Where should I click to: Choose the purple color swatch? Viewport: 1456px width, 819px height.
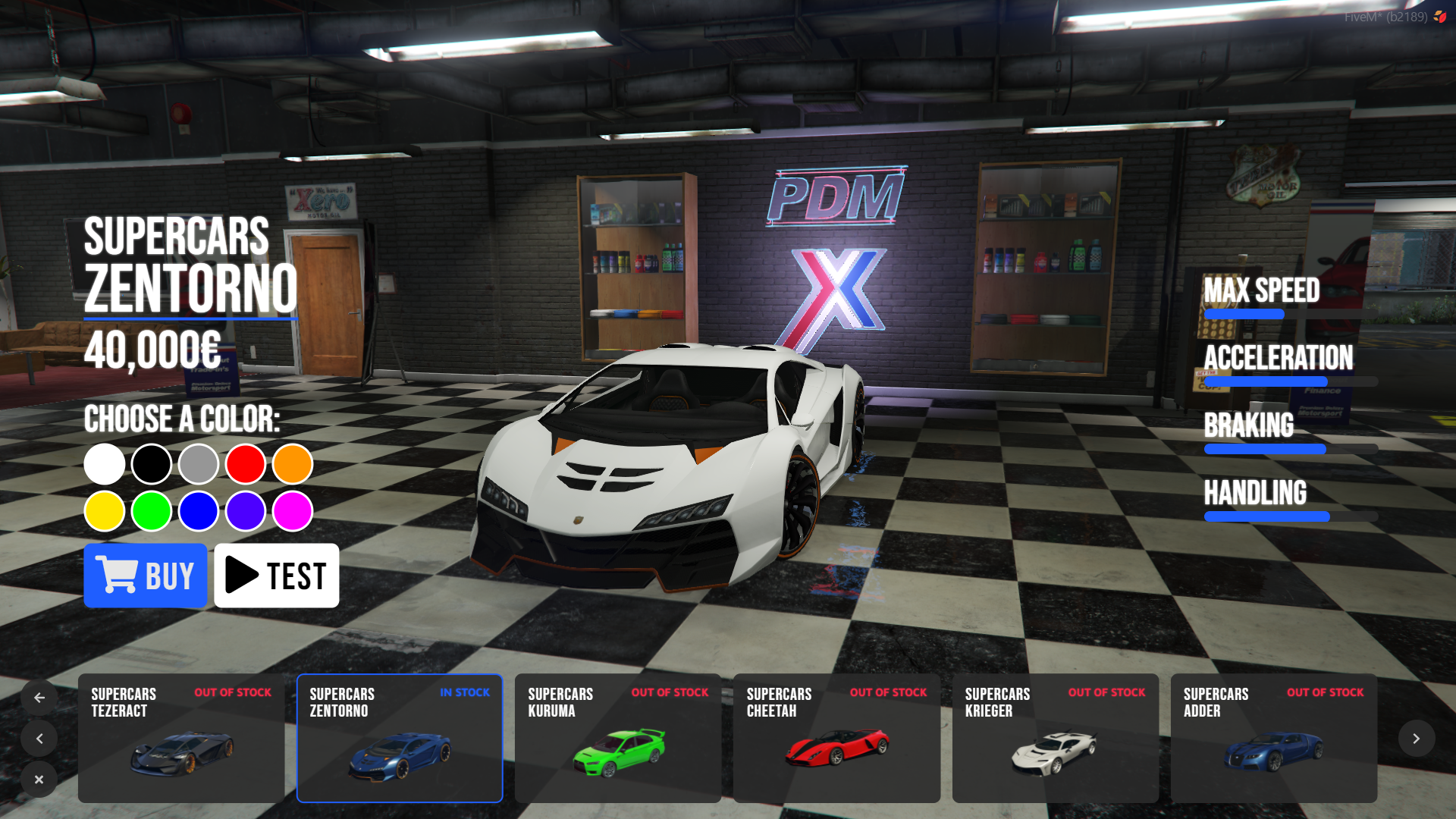(x=246, y=511)
